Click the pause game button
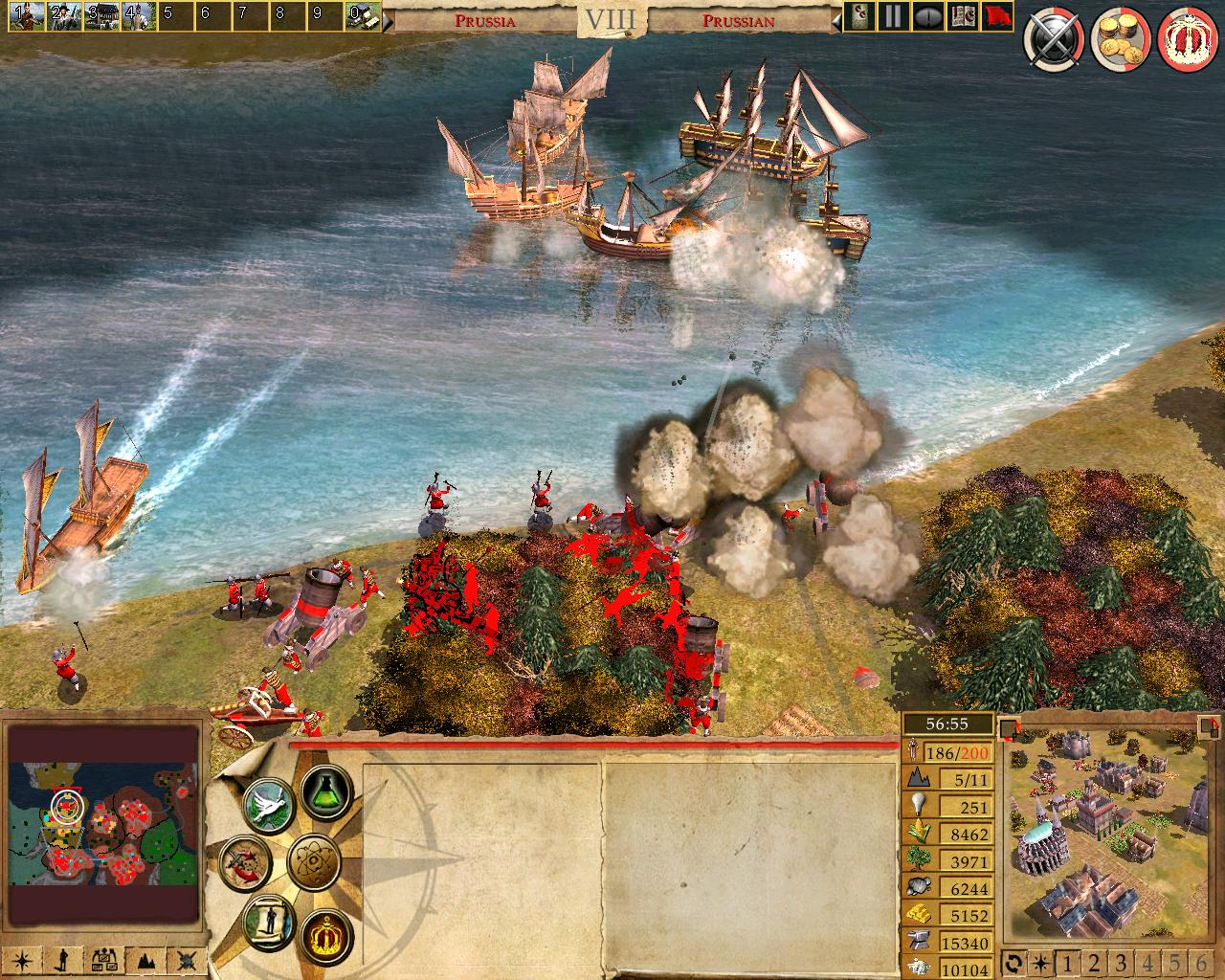 pyautogui.click(x=893, y=16)
